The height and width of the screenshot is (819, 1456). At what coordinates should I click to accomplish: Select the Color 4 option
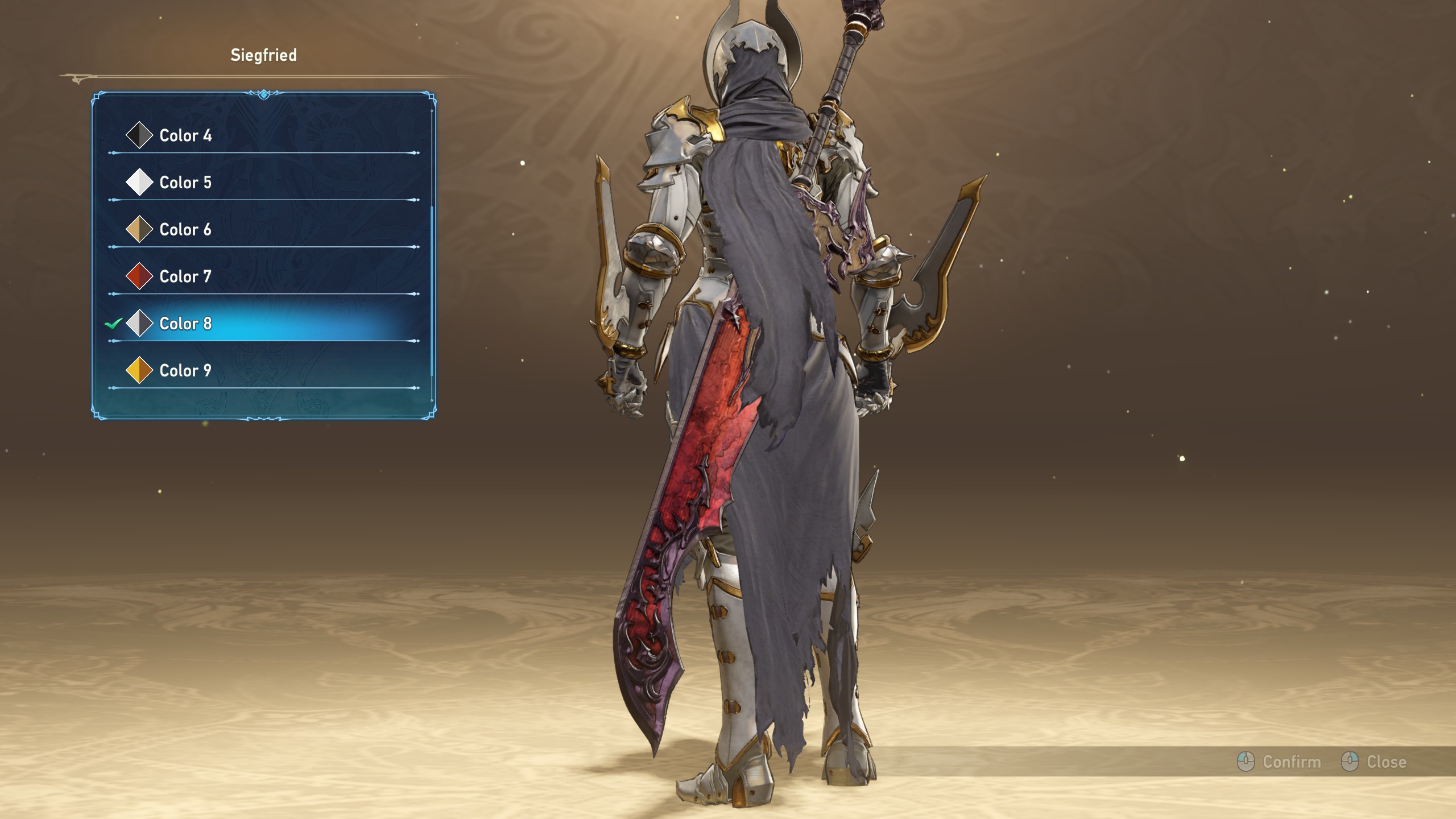(x=185, y=135)
